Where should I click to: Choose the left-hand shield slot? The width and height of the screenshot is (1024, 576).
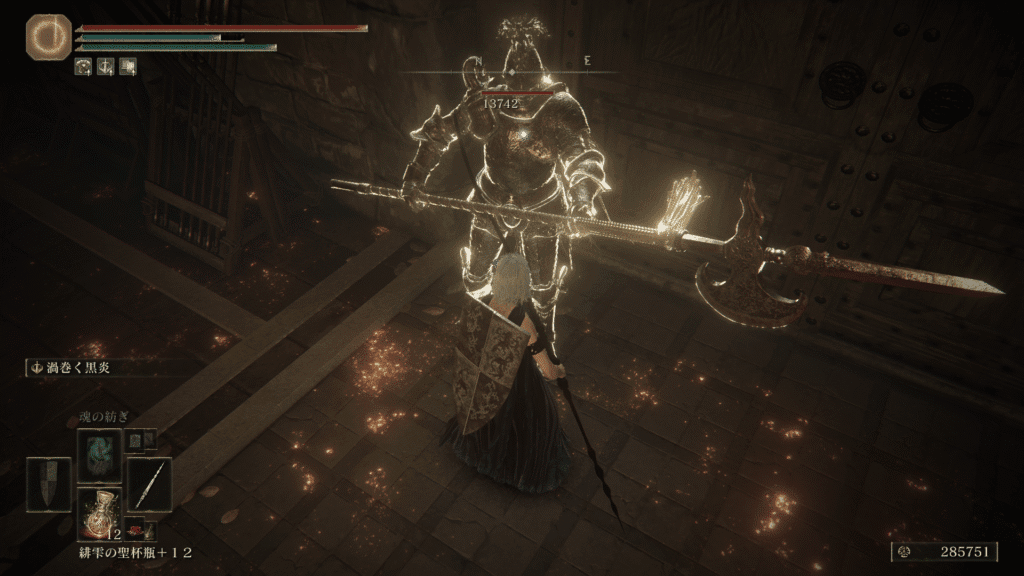[48, 484]
